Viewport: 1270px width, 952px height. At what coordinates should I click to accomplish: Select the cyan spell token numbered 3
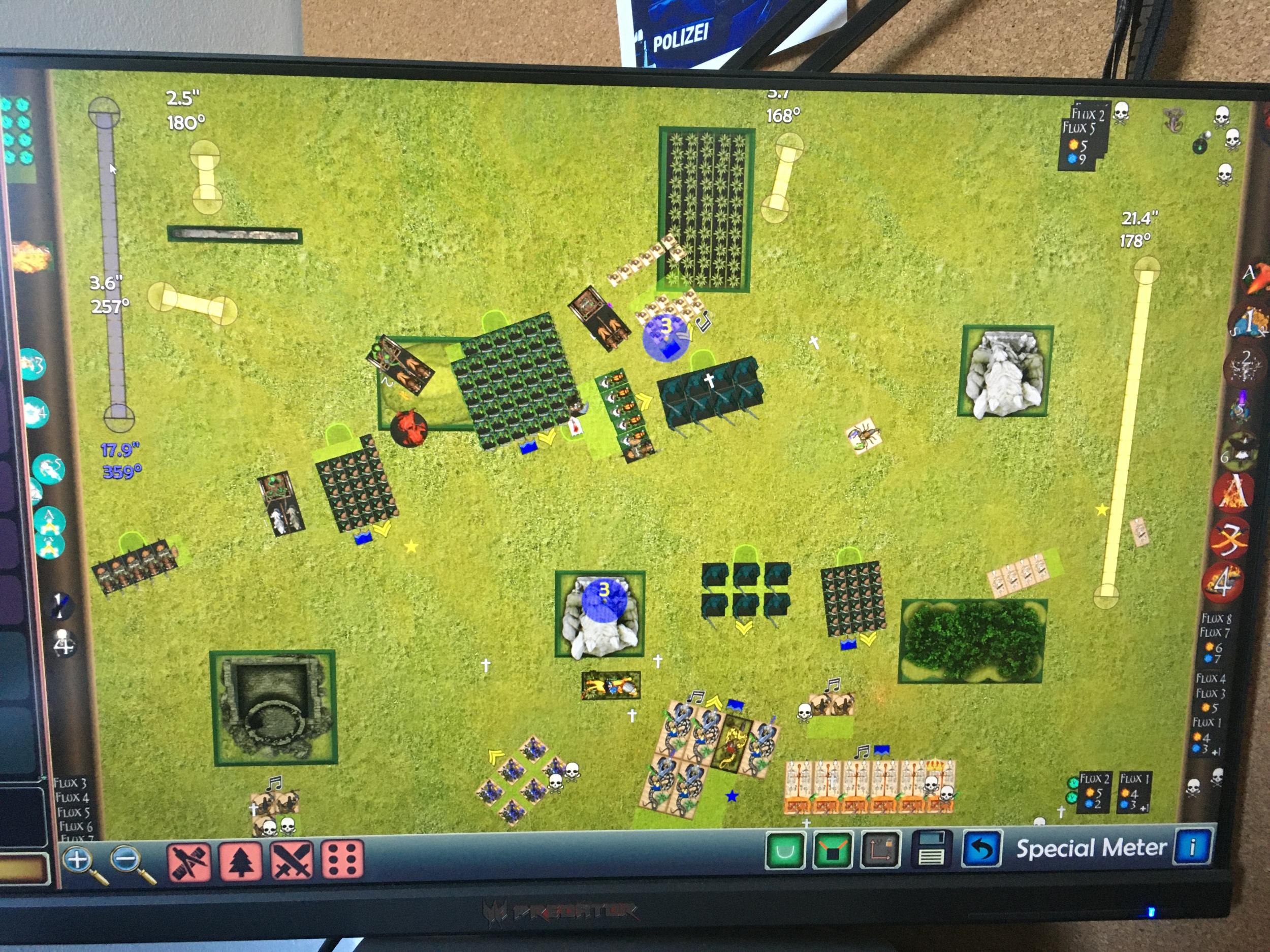(35, 364)
